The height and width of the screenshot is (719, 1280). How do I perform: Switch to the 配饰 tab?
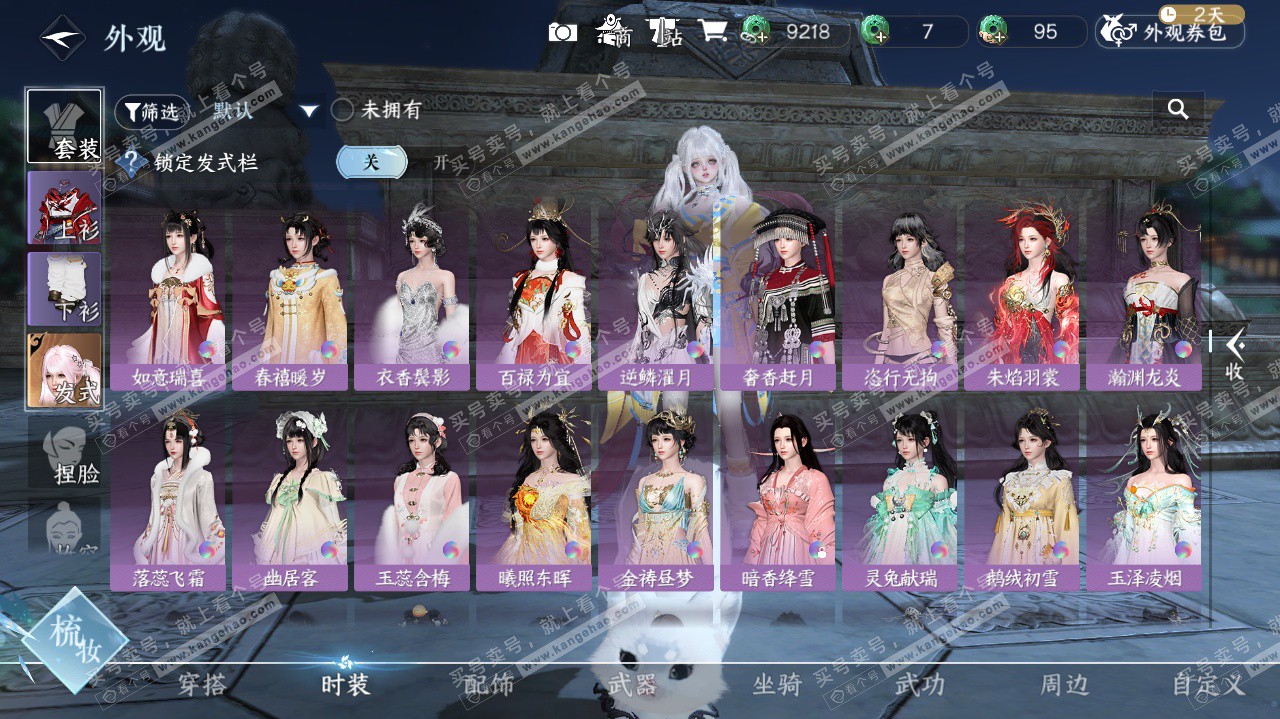coord(489,685)
